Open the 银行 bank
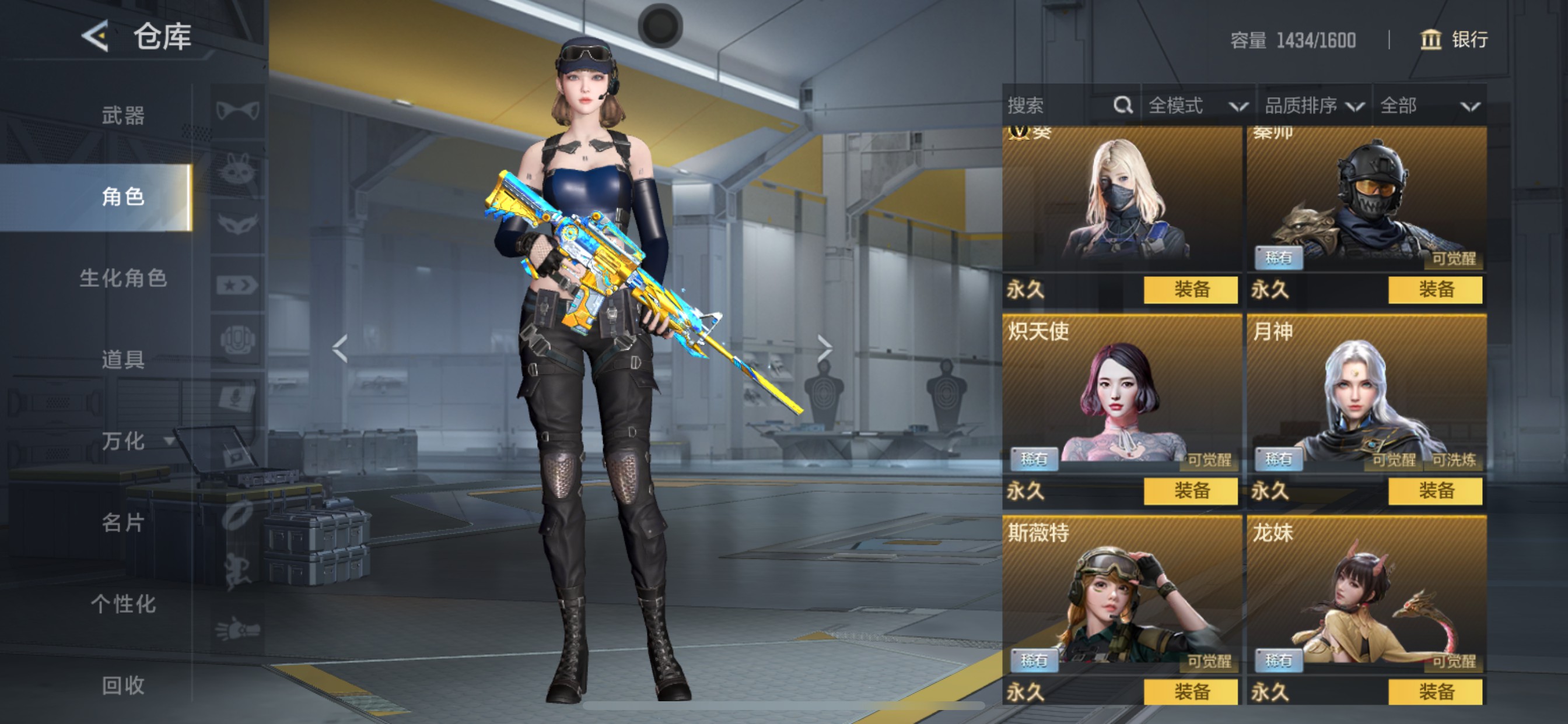The width and height of the screenshot is (1568, 724). [1455, 40]
